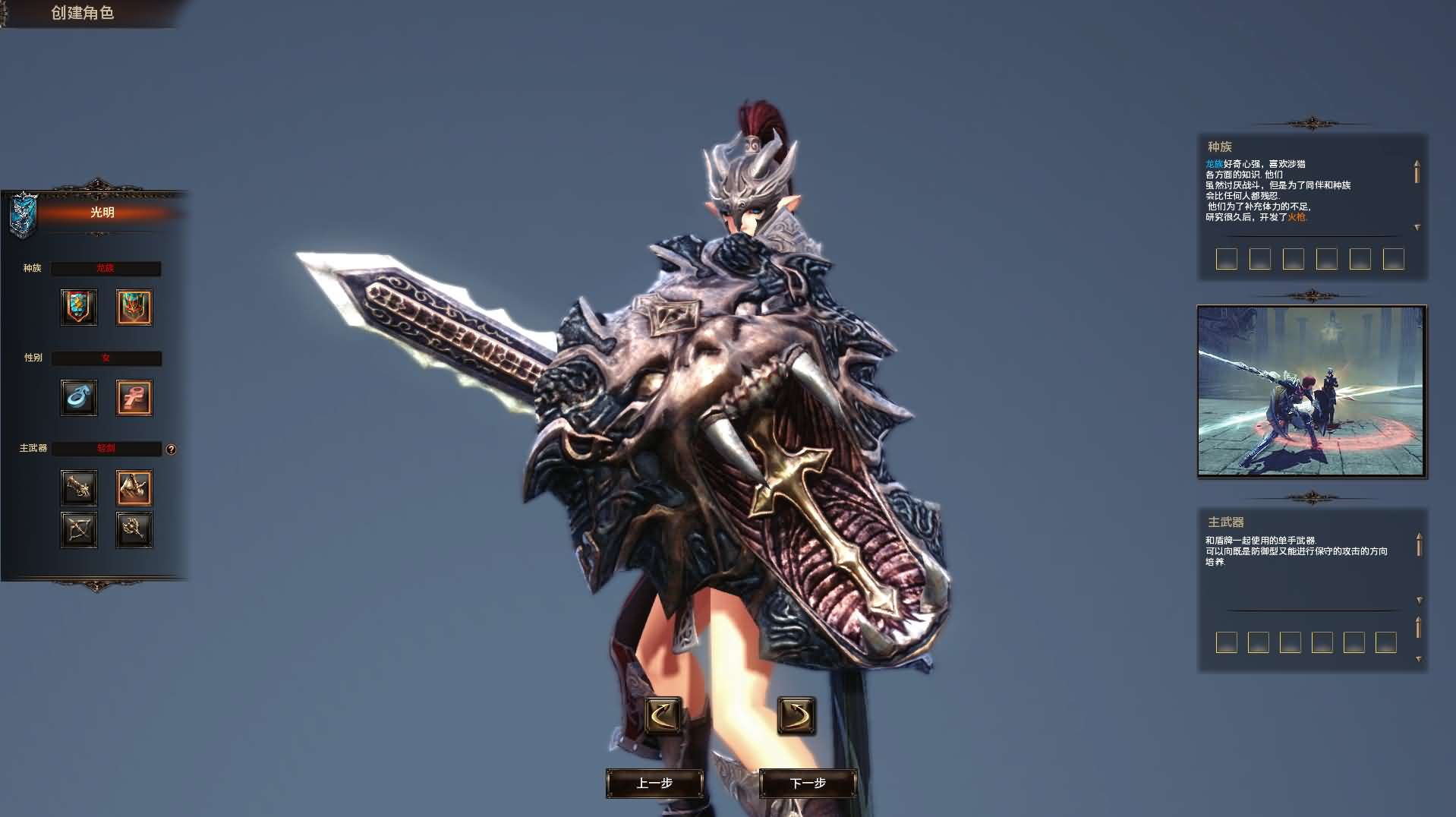Screen dimensions: 1456x817
Task: Select the bow main weapon icon
Action: [x=79, y=529]
